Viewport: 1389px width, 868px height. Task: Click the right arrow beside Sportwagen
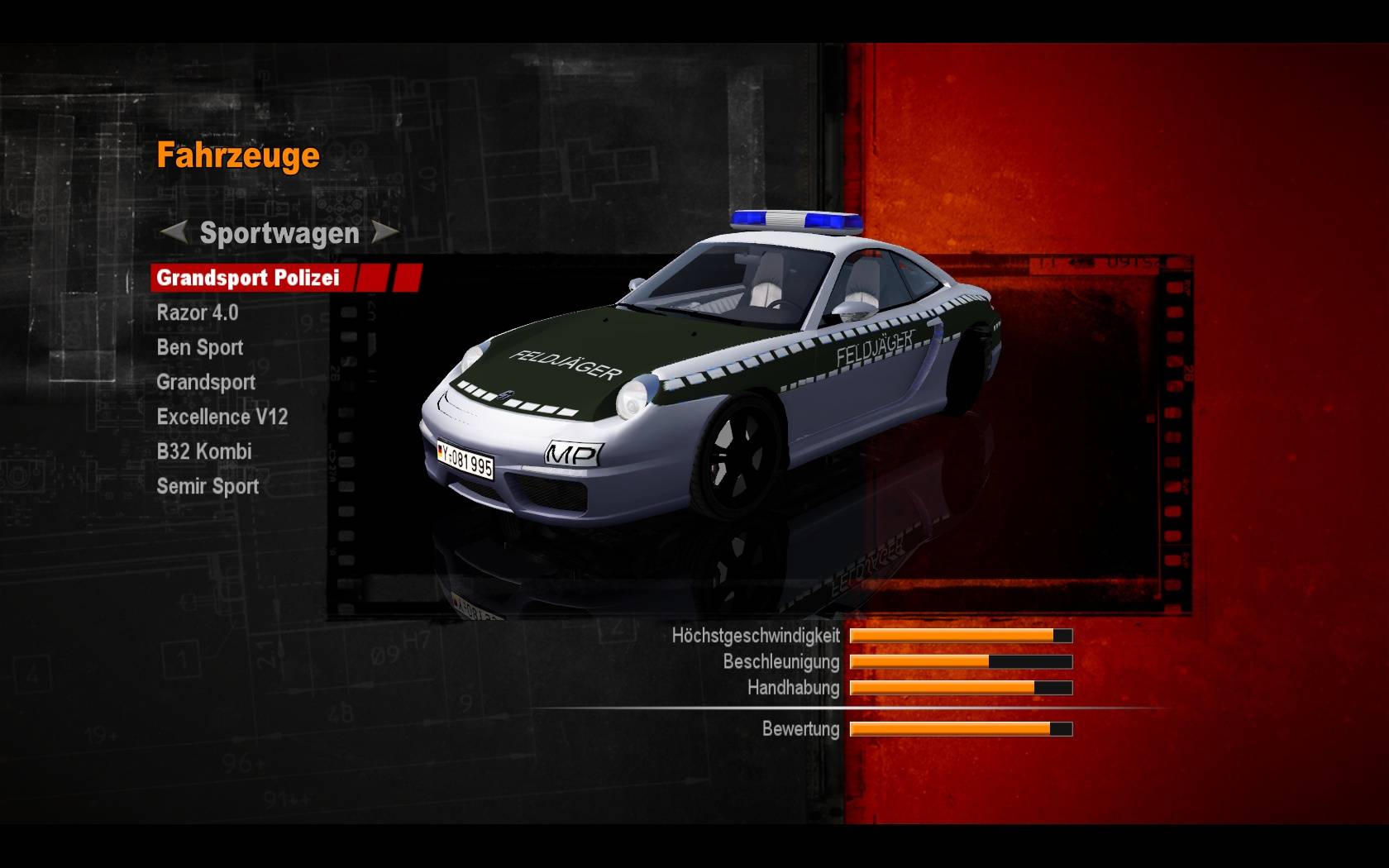384,232
